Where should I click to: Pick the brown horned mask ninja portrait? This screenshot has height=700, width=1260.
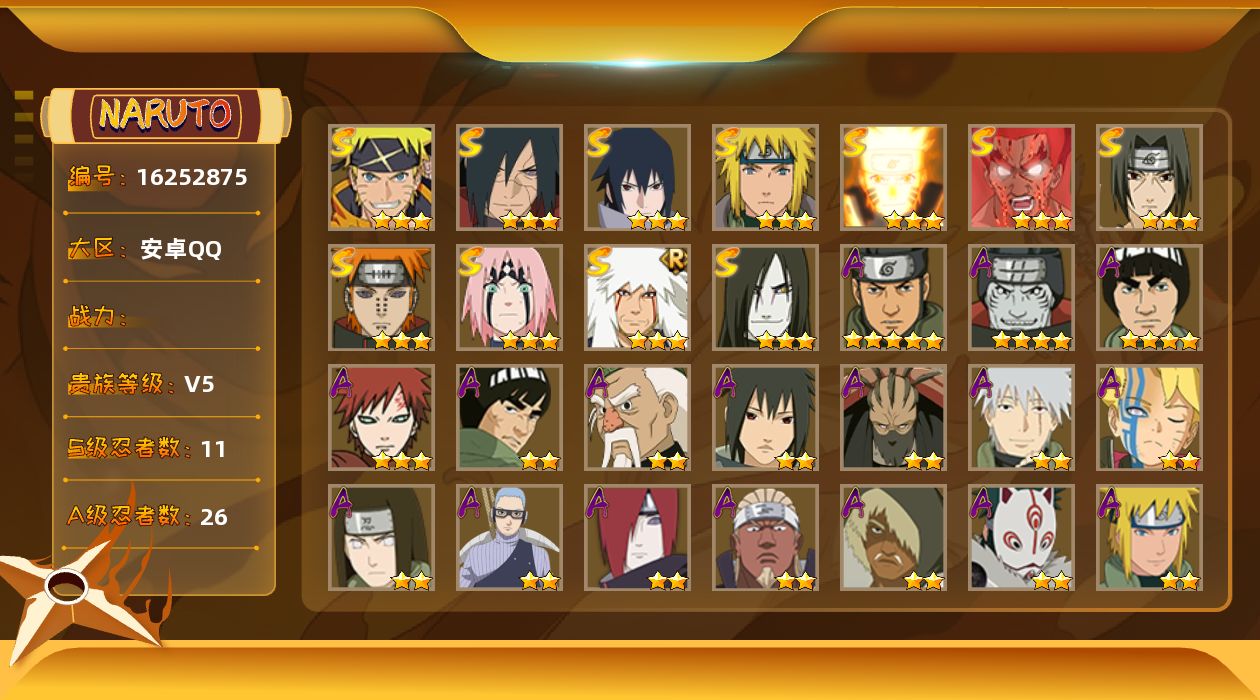pos(893,417)
